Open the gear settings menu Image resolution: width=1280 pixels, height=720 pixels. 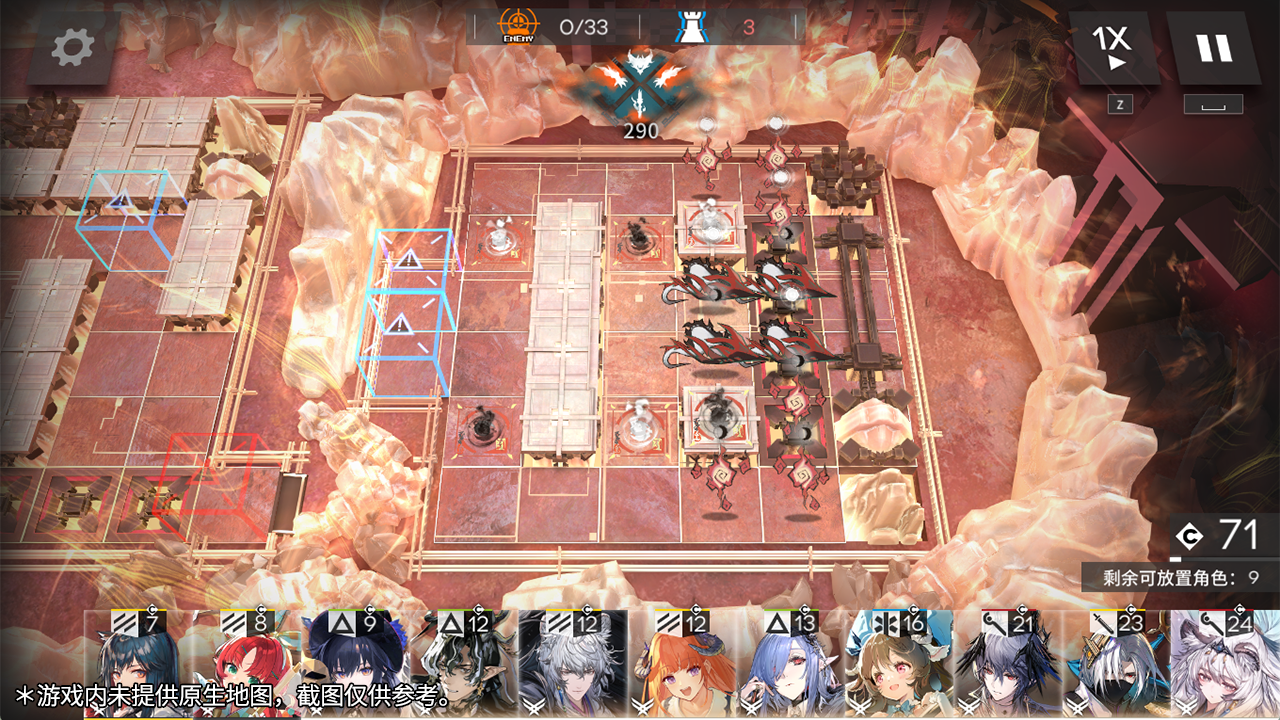click(73, 47)
